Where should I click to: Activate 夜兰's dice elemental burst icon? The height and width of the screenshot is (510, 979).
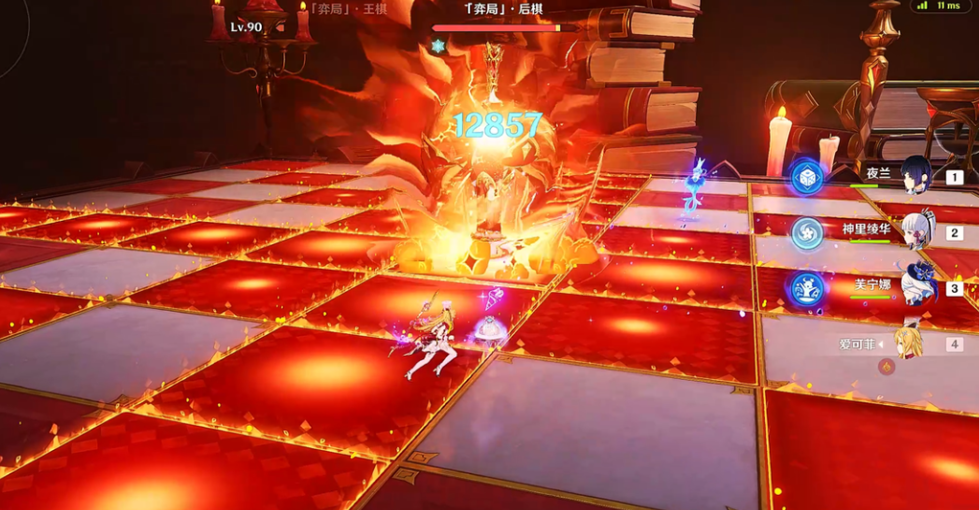tap(806, 177)
